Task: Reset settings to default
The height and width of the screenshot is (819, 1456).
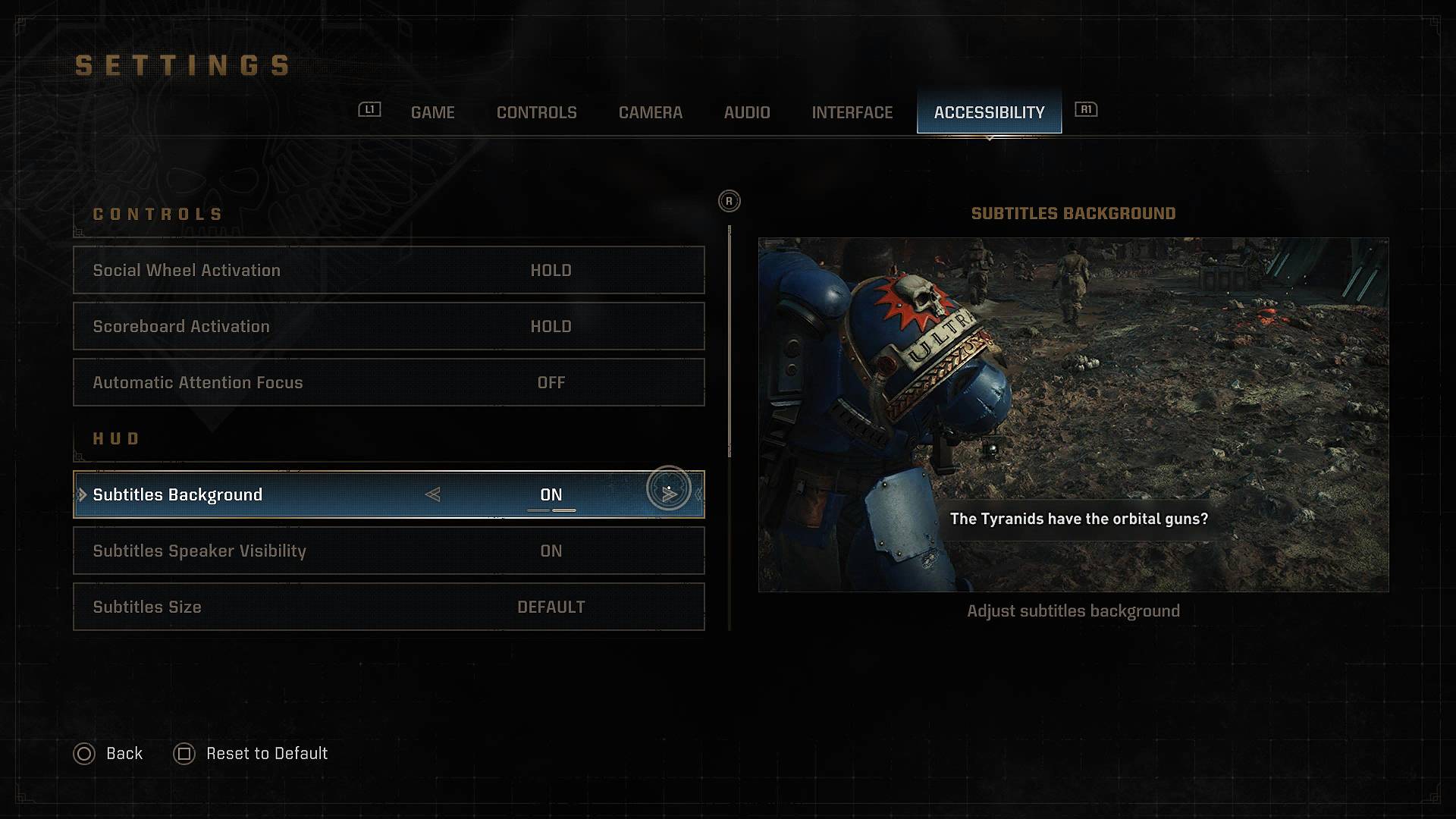Action: point(251,754)
